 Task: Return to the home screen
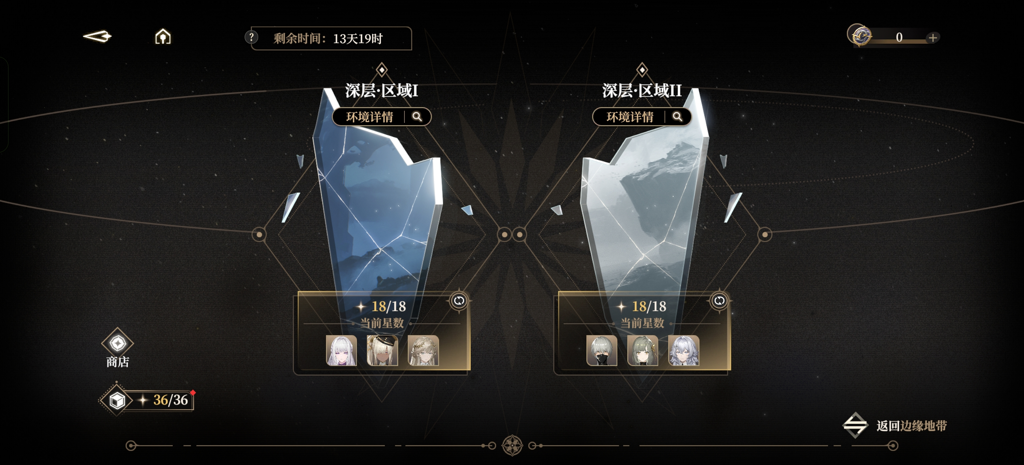coord(162,37)
